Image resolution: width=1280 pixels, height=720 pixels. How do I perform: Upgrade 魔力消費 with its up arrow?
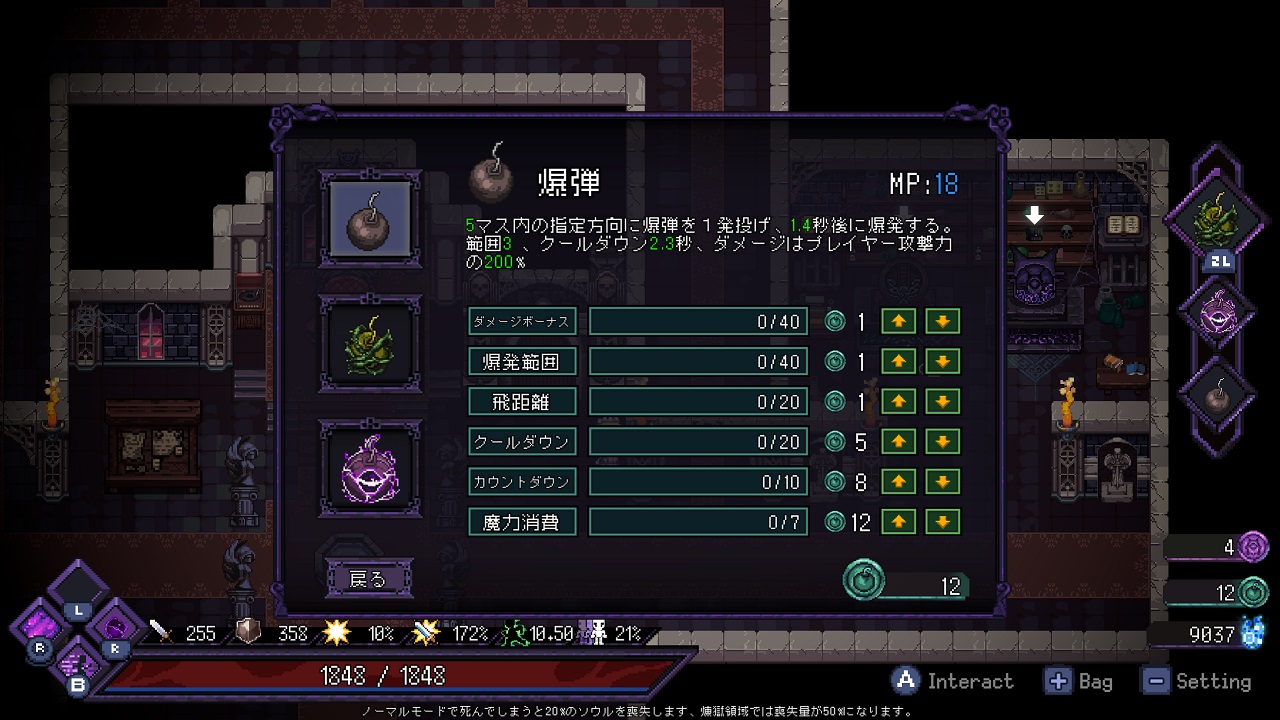point(898,521)
